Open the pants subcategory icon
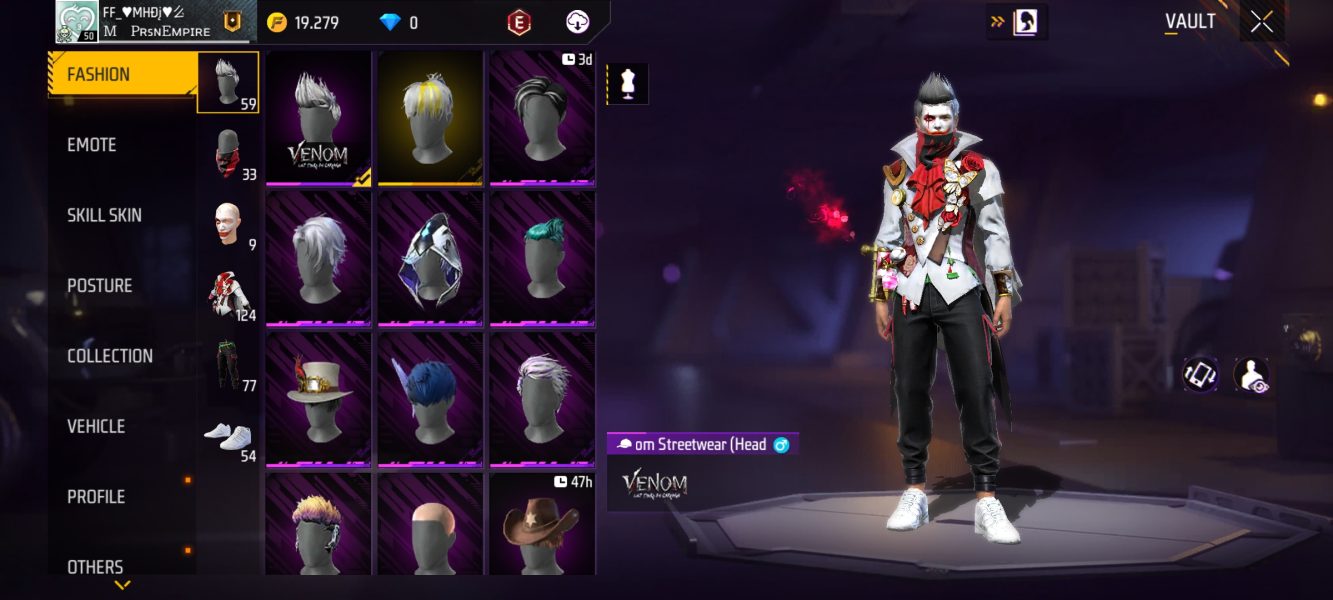Screen dimensions: 1333x600 click(229, 365)
